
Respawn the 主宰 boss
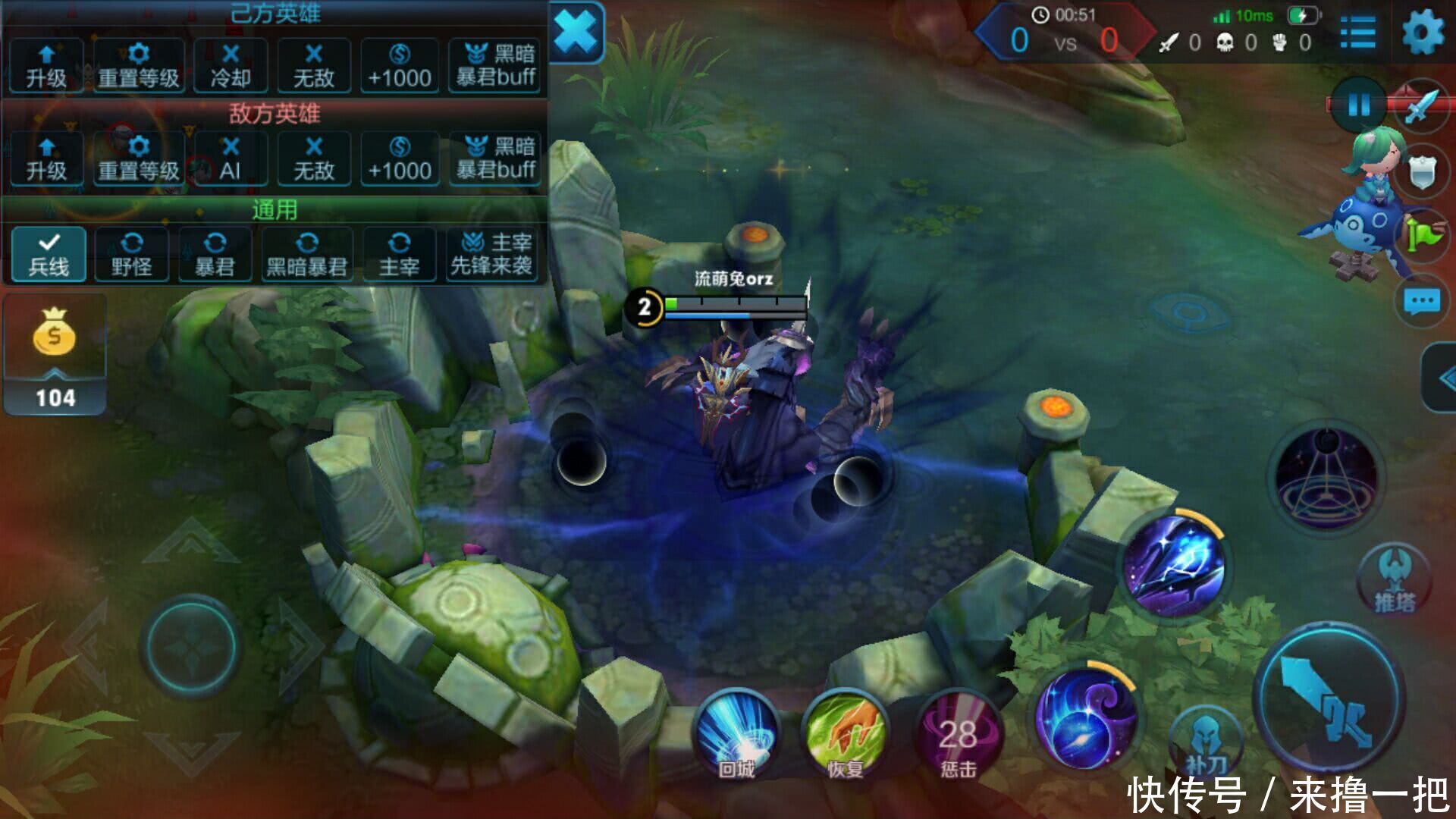click(x=399, y=254)
